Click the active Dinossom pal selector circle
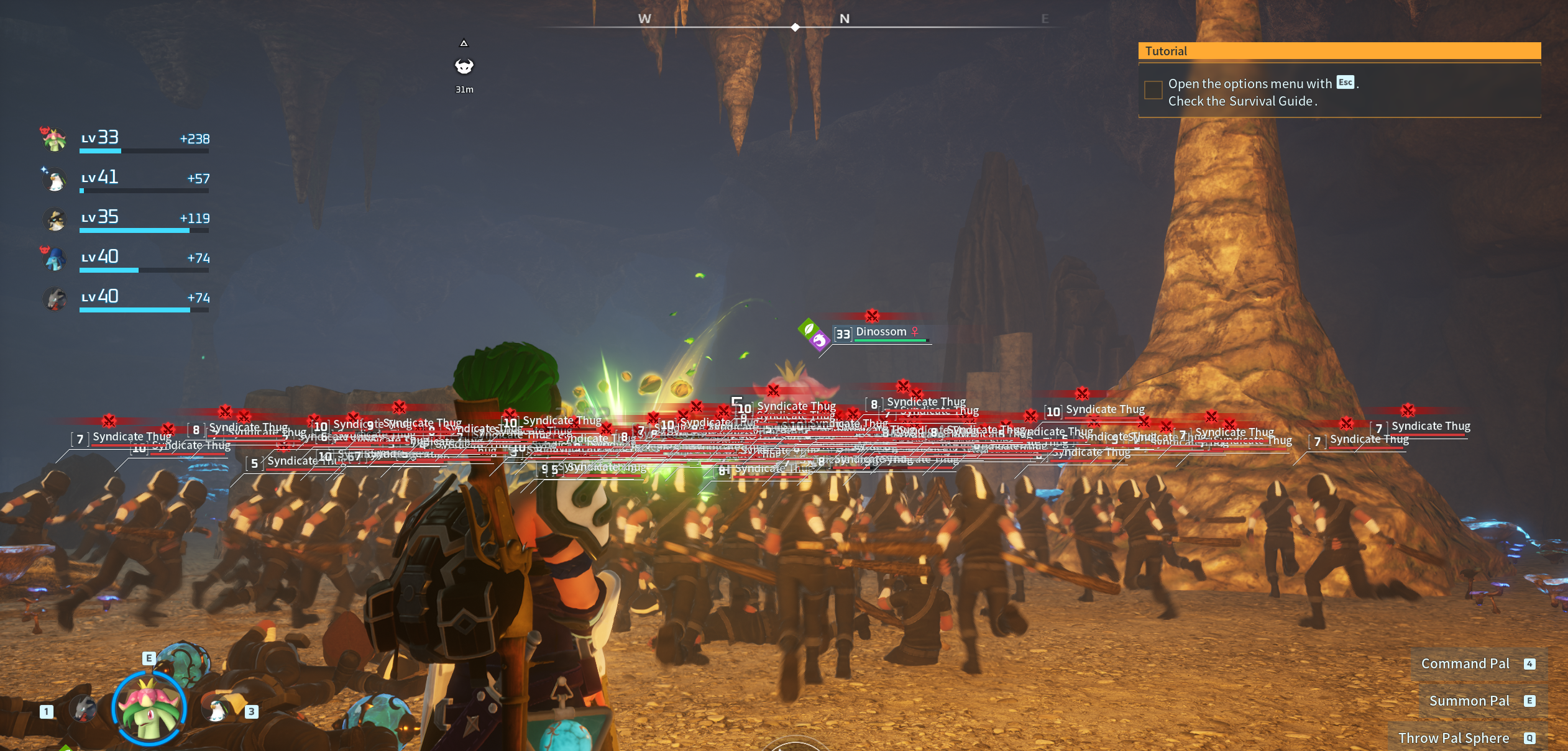Image resolution: width=1568 pixels, height=751 pixels. pos(149,709)
